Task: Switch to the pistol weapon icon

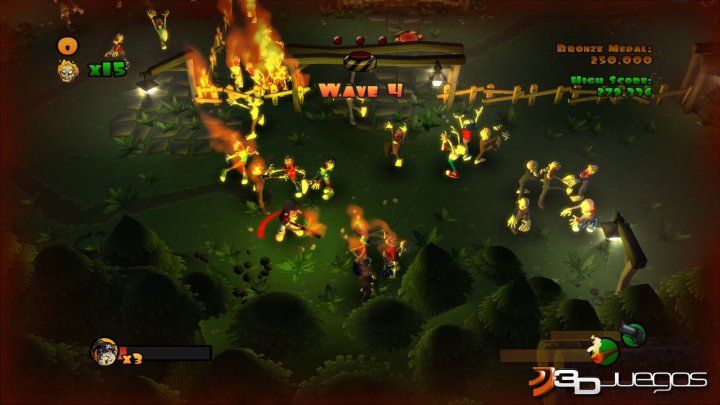Action: tap(633, 335)
